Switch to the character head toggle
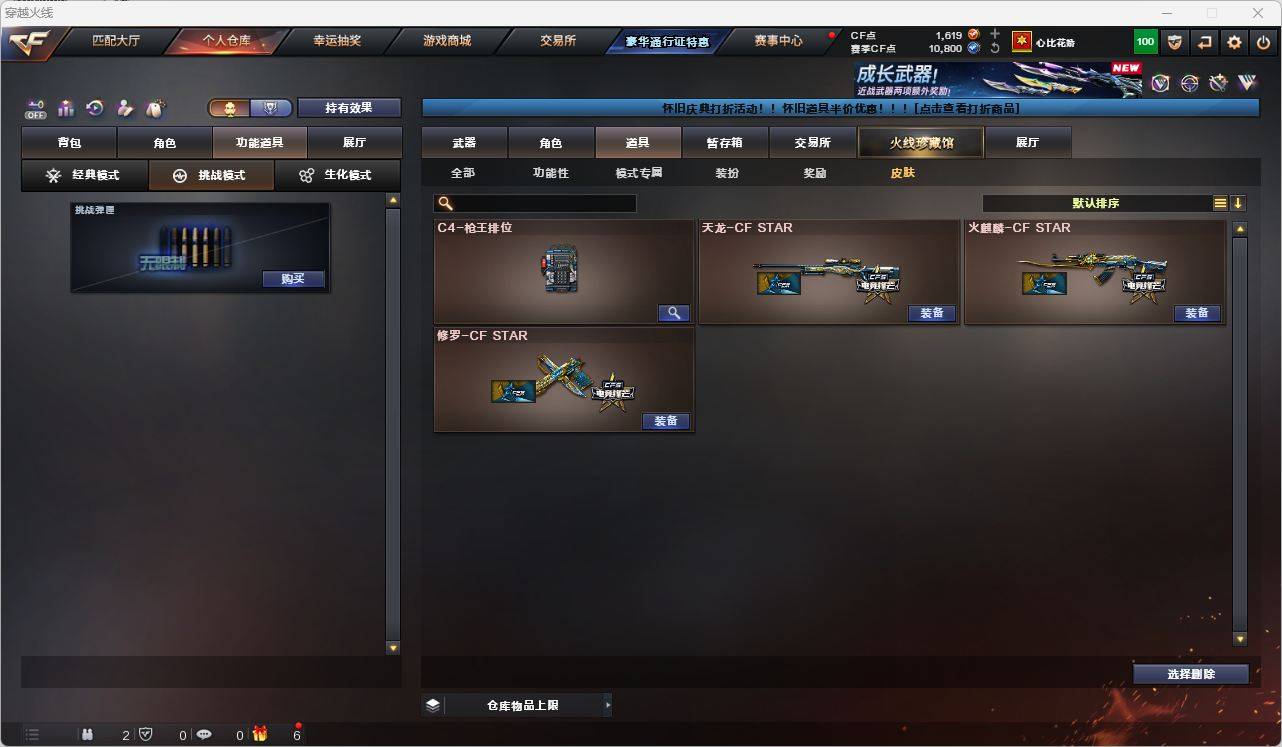Image resolution: width=1282 pixels, height=747 pixels. [229, 107]
